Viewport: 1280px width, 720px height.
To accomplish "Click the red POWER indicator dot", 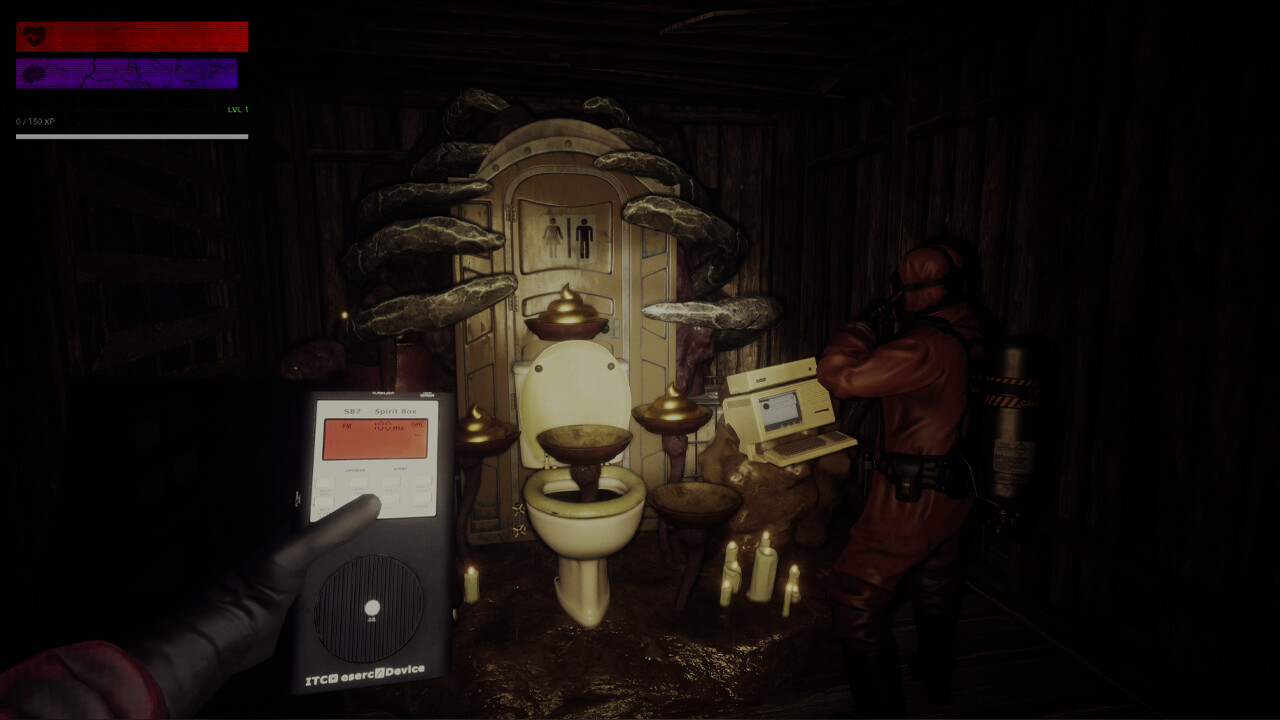I will (x=347, y=470).
